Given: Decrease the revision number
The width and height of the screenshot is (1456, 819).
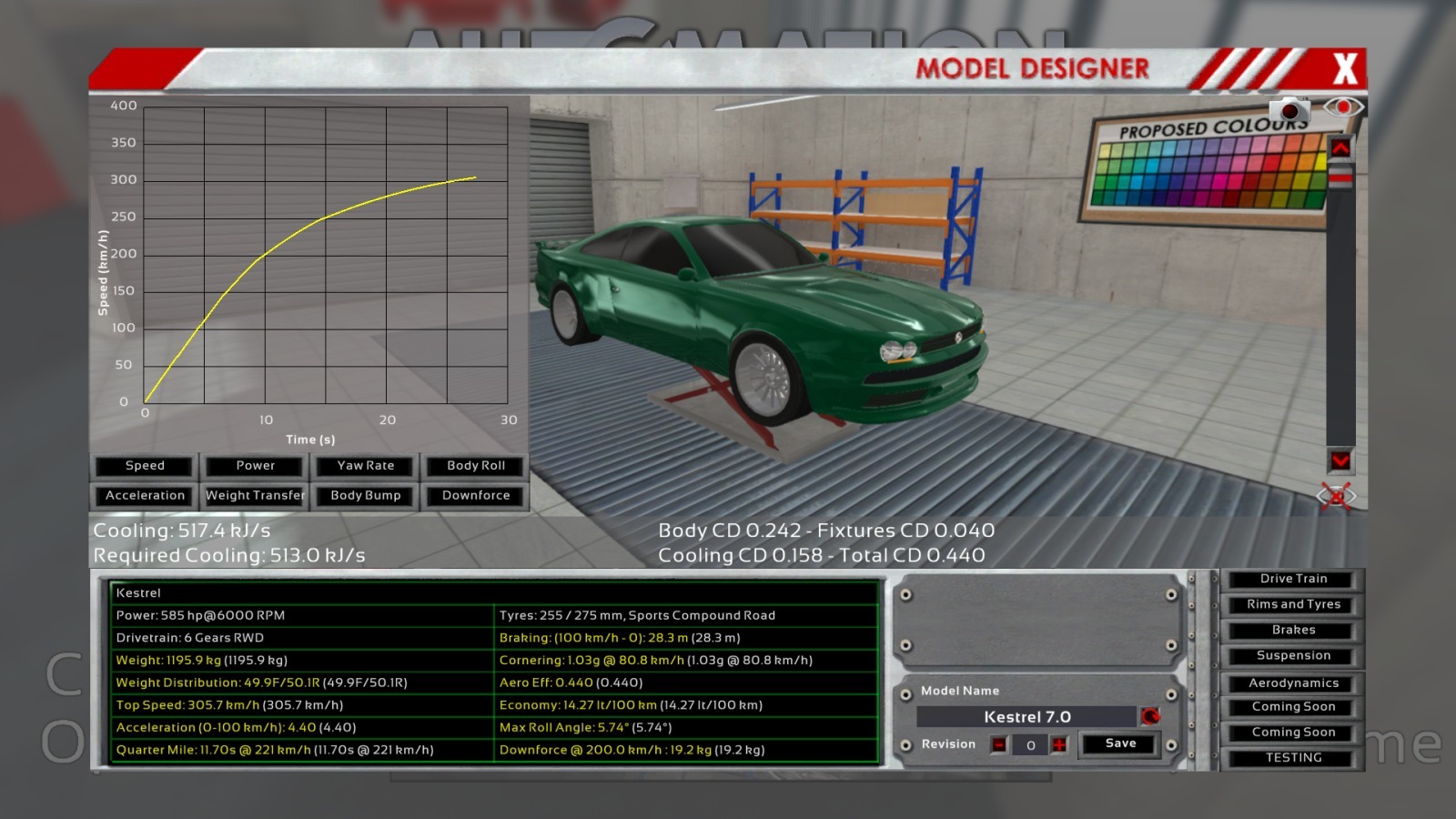Looking at the screenshot, I should point(999,745).
